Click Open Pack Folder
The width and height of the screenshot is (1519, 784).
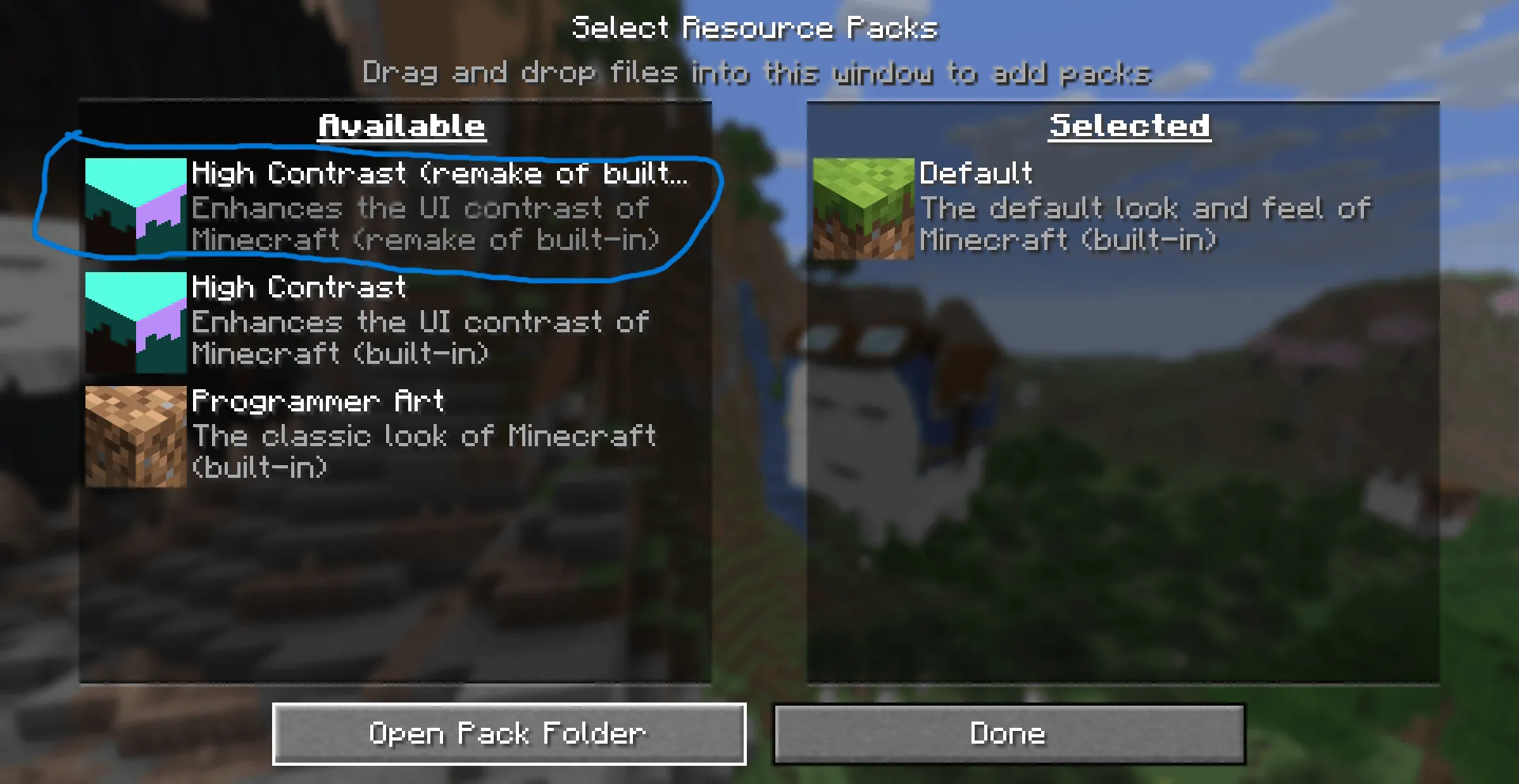click(x=509, y=733)
